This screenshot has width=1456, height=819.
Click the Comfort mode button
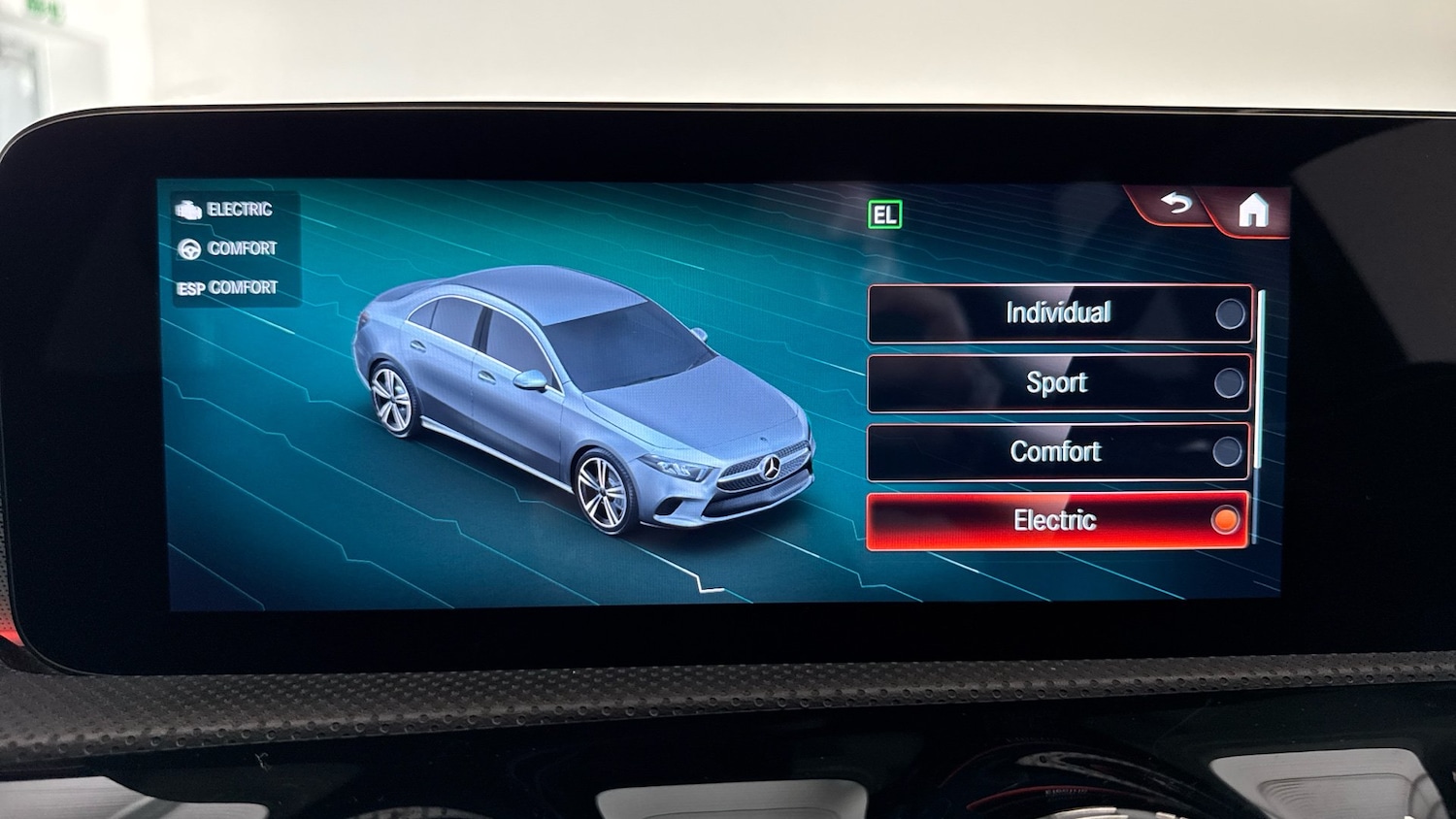pyautogui.click(x=1055, y=450)
